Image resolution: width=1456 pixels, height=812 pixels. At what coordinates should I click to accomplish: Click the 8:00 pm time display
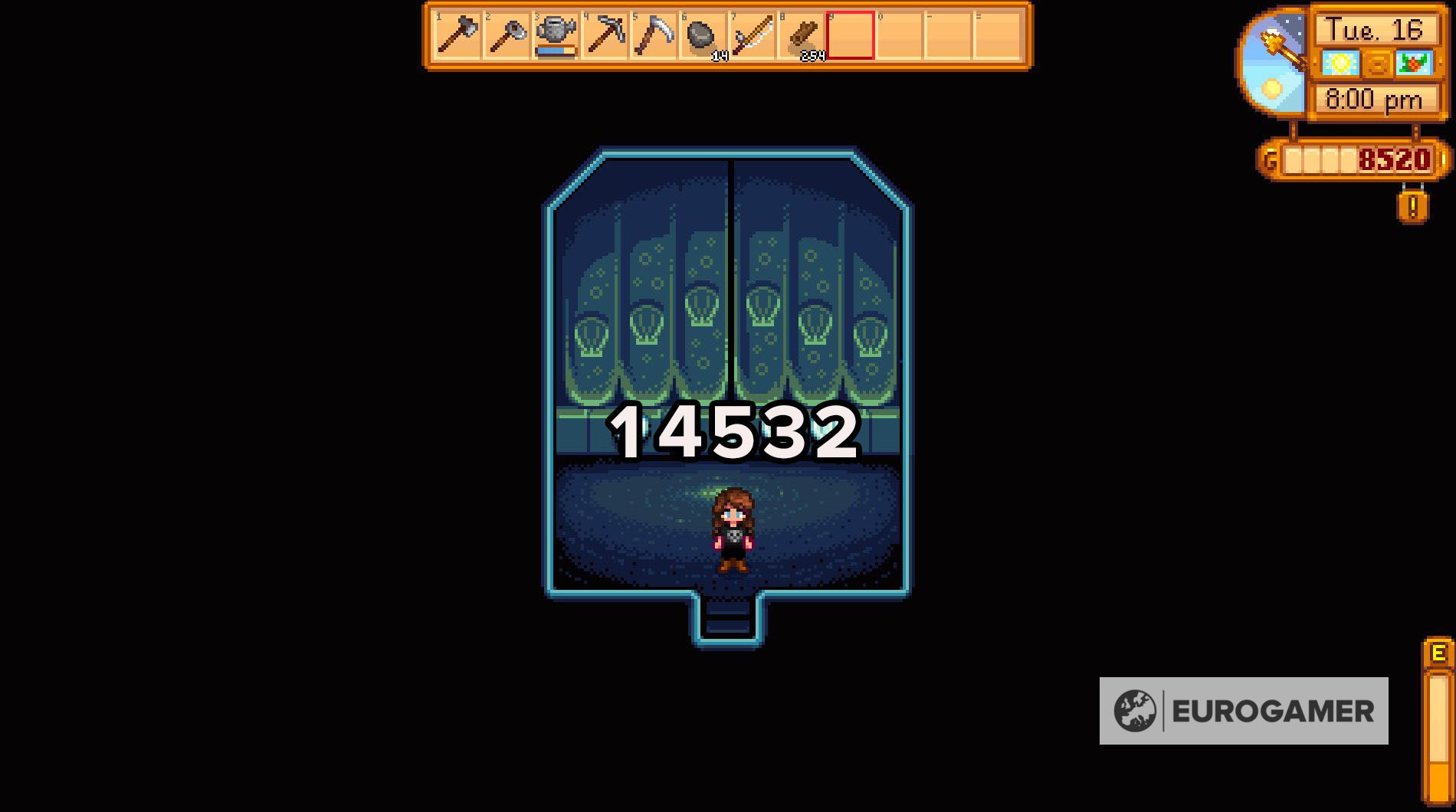pyautogui.click(x=1374, y=98)
